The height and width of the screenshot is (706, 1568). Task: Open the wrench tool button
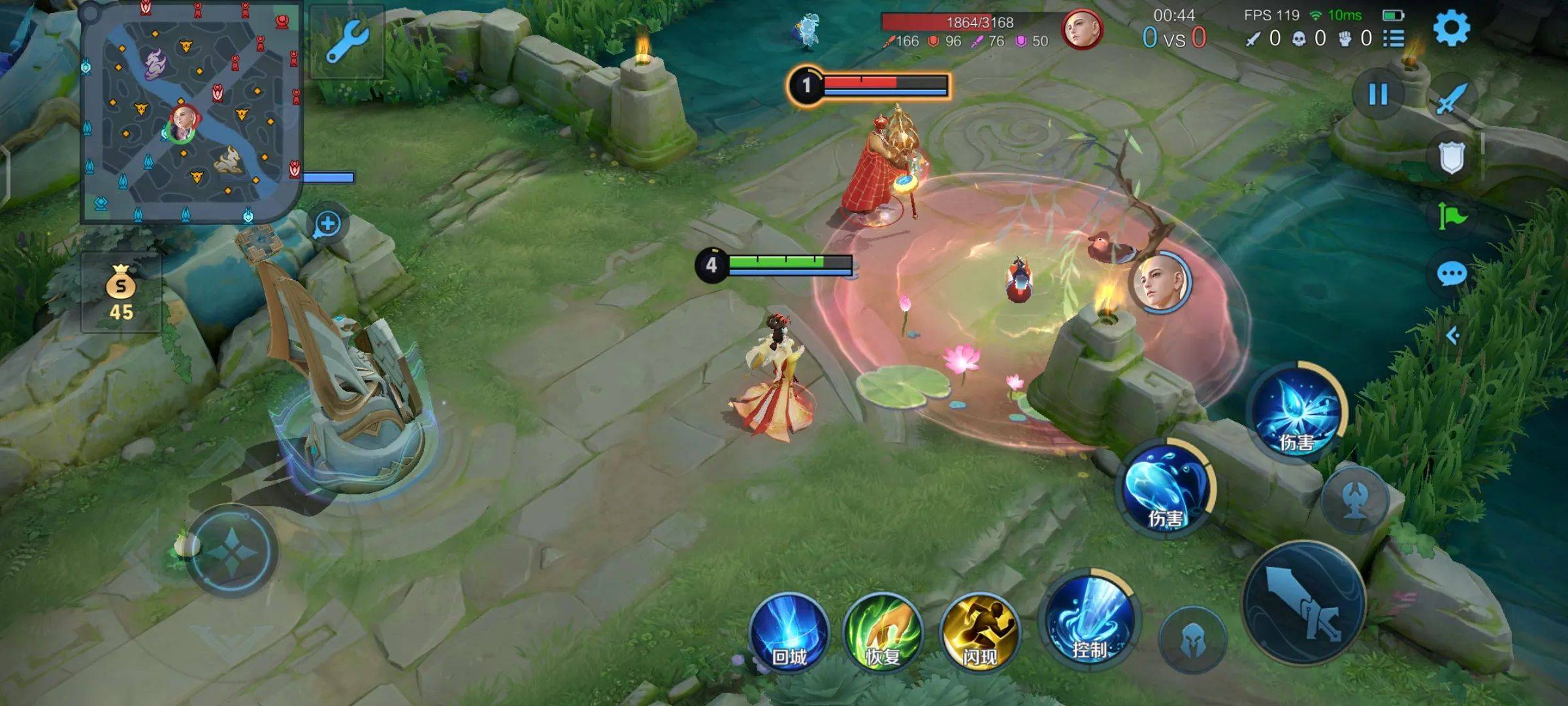point(347,42)
